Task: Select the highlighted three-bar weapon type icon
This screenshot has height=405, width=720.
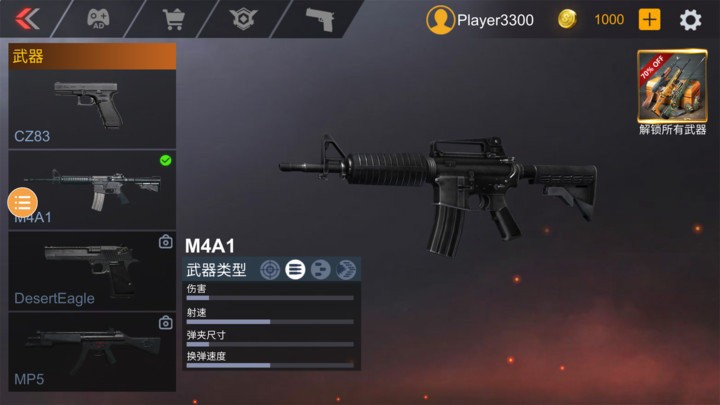Action: pos(295,268)
